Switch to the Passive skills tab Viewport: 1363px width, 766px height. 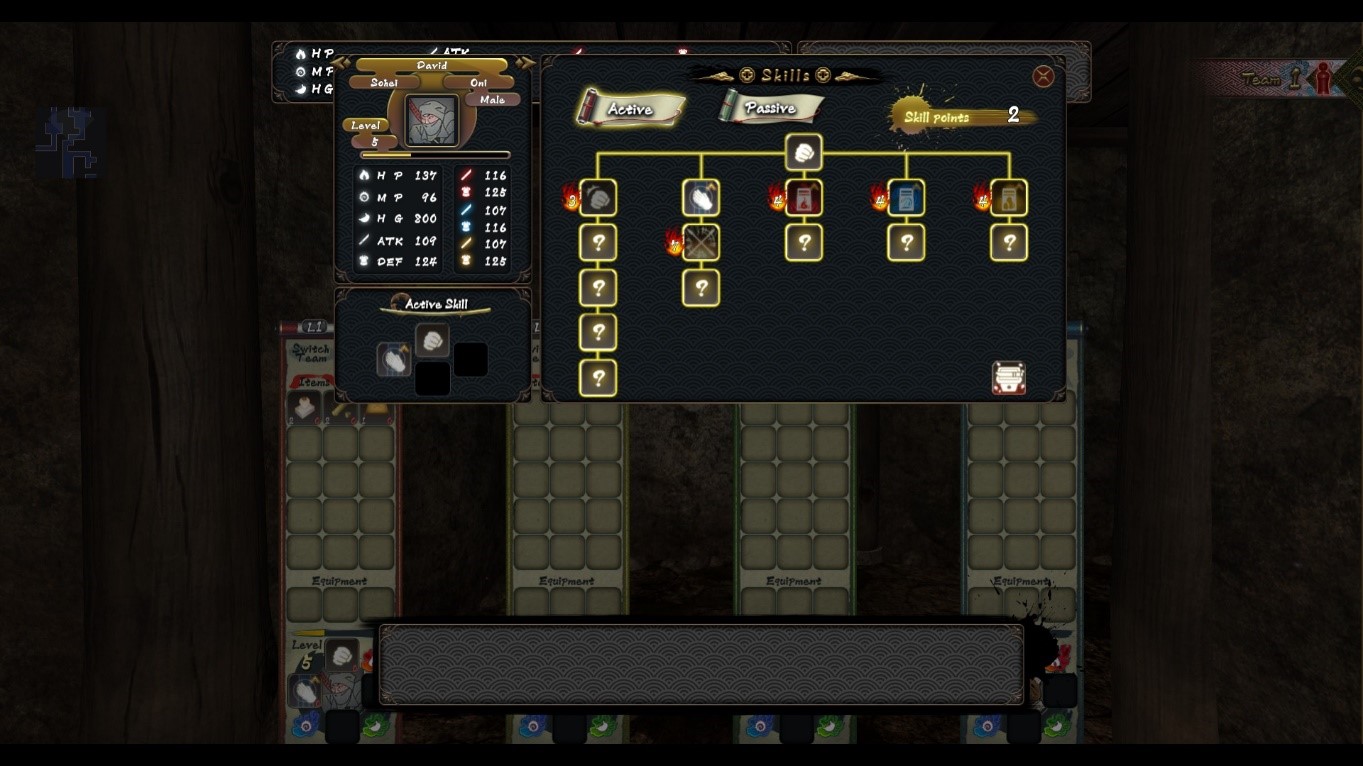pos(770,108)
